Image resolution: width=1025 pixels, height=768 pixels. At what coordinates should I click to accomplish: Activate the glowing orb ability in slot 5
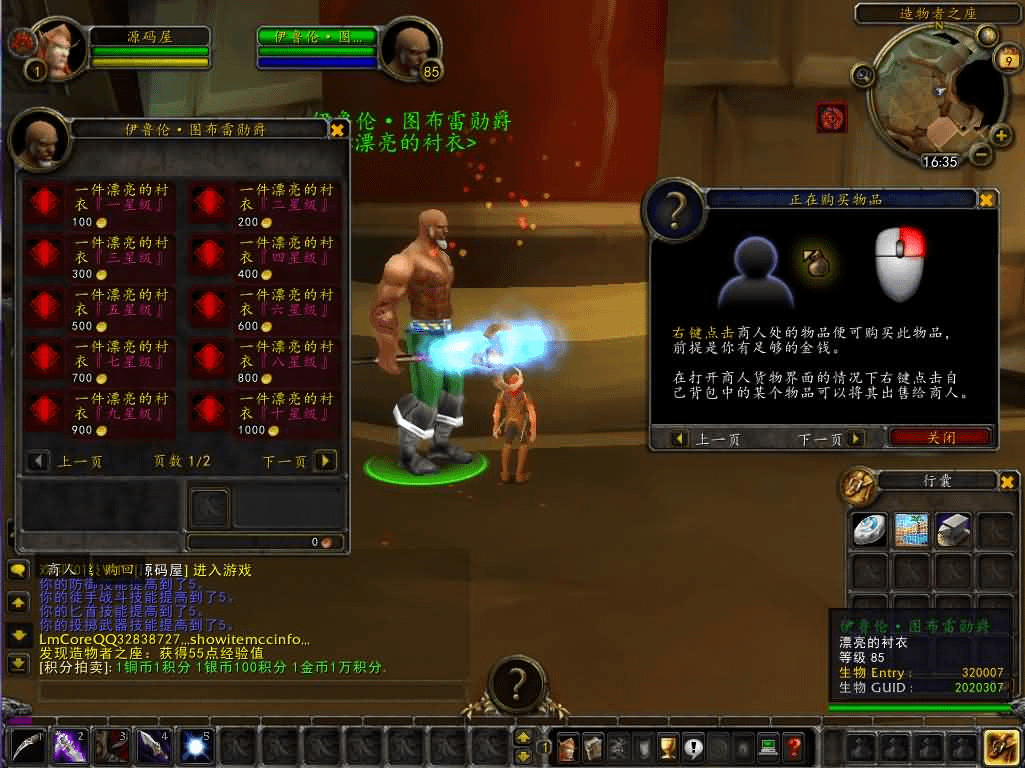click(x=195, y=746)
